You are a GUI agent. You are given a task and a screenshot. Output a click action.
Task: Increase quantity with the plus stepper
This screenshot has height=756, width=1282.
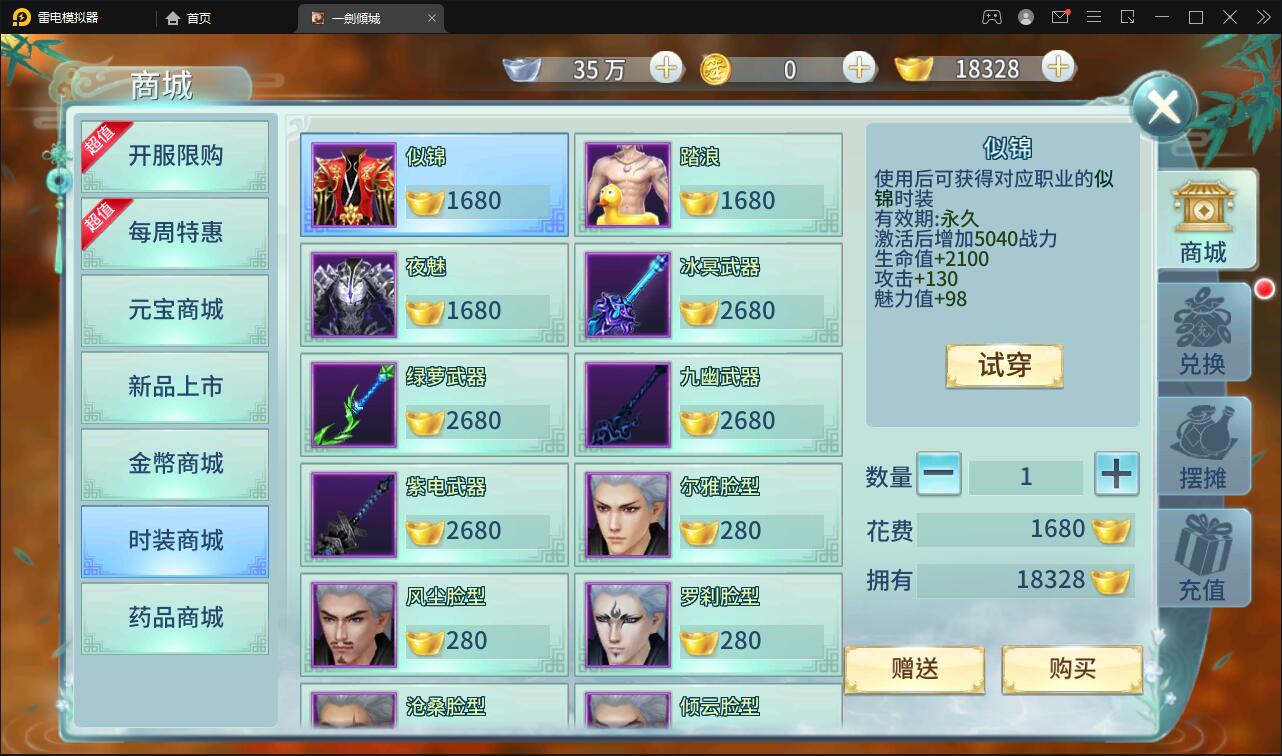[1116, 474]
